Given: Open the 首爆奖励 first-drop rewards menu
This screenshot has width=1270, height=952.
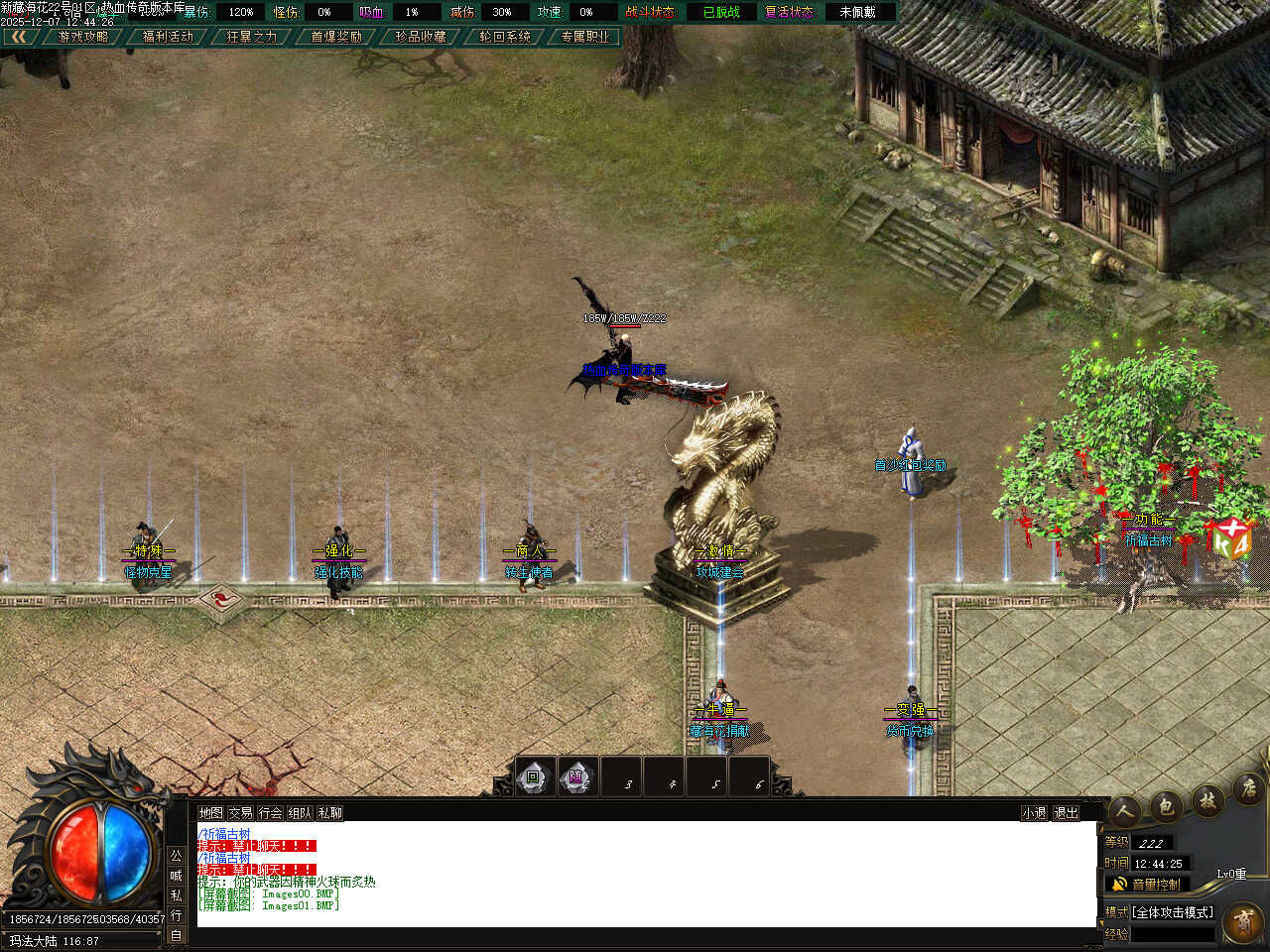Looking at the screenshot, I should click(x=336, y=37).
